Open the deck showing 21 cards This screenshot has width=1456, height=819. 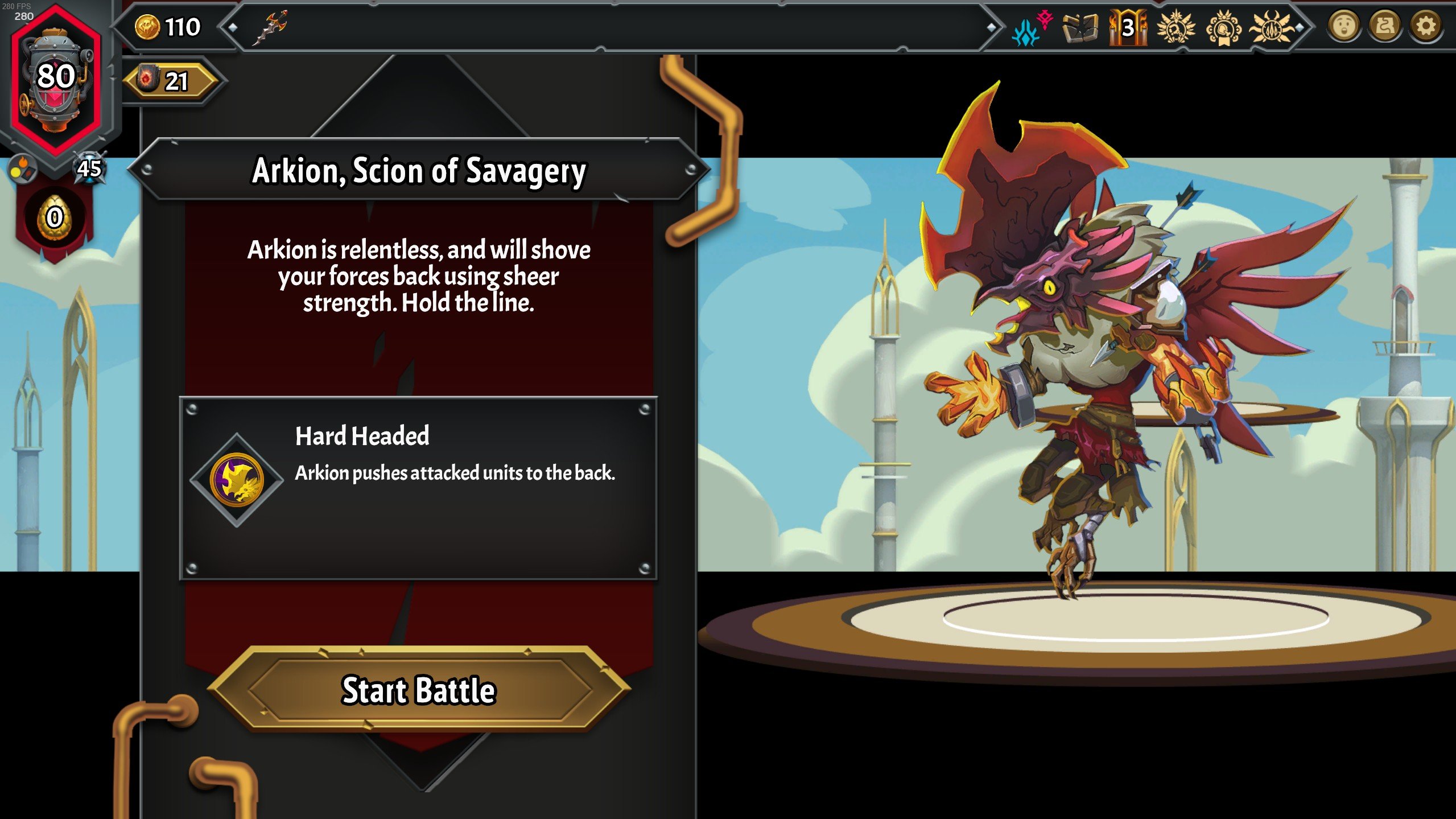170,81
